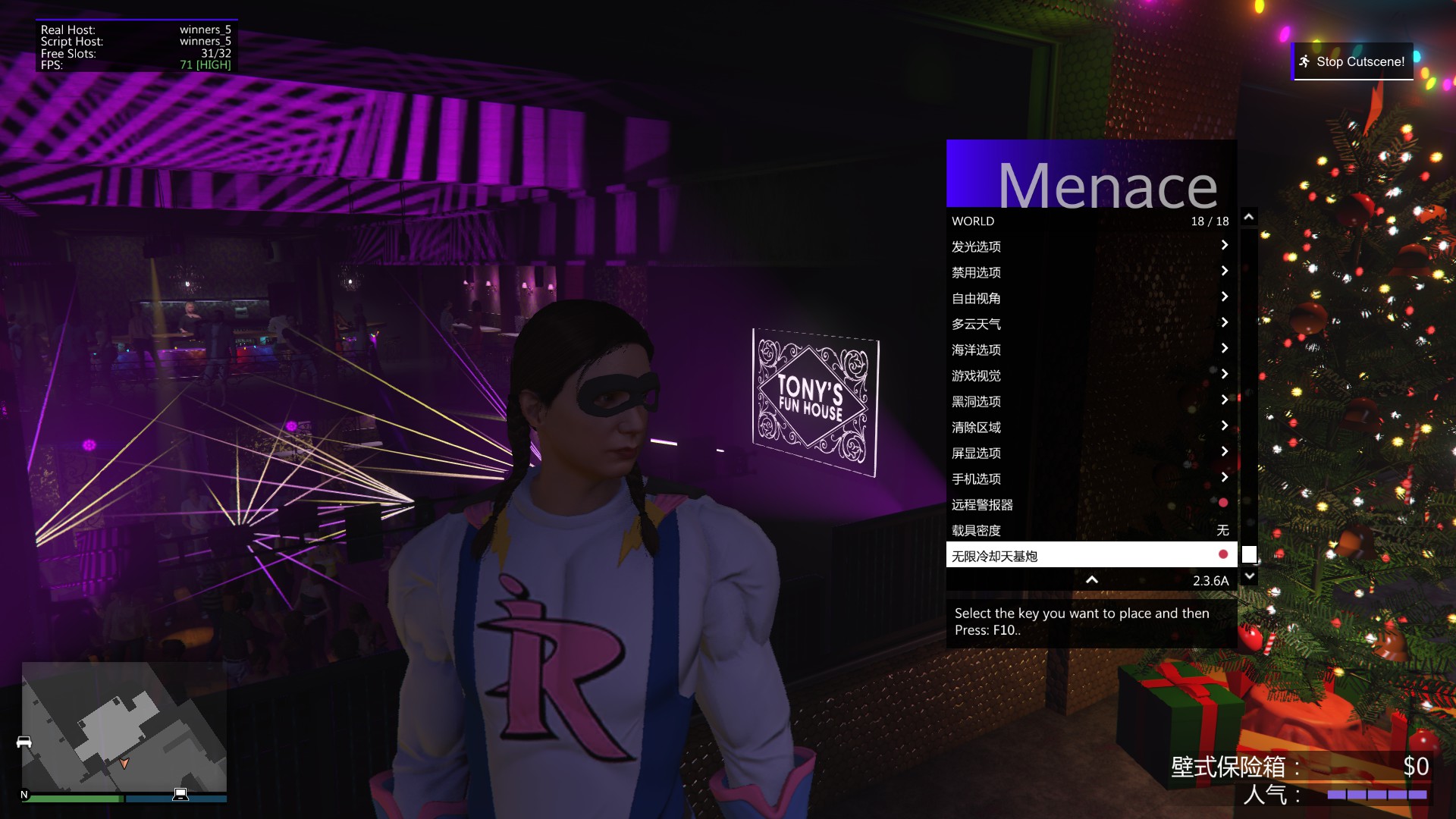Toggle 无限冷却天基炮 option
The width and height of the screenshot is (1456, 819).
tap(1090, 556)
